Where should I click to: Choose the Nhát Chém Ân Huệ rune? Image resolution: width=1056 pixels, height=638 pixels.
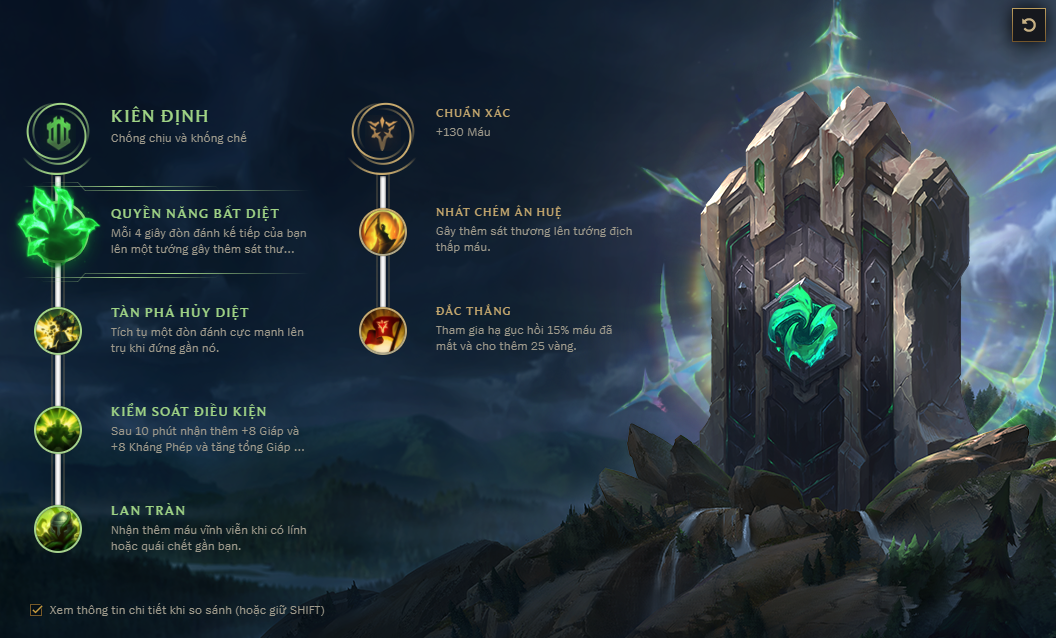click(x=383, y=231)
